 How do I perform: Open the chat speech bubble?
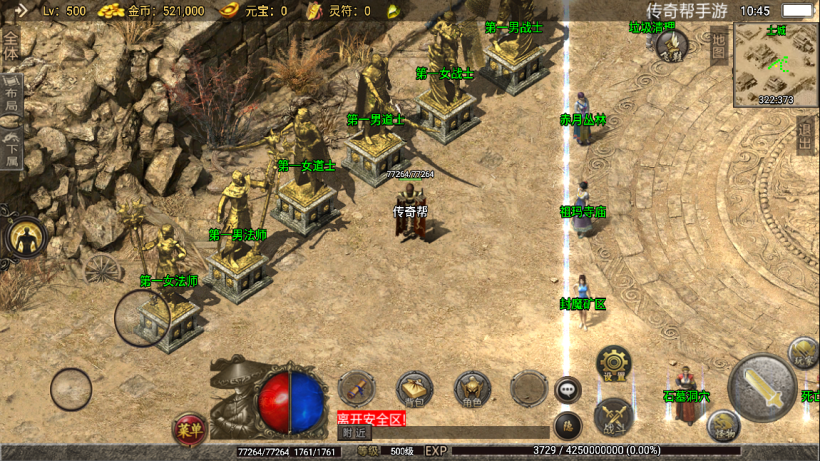568,389
